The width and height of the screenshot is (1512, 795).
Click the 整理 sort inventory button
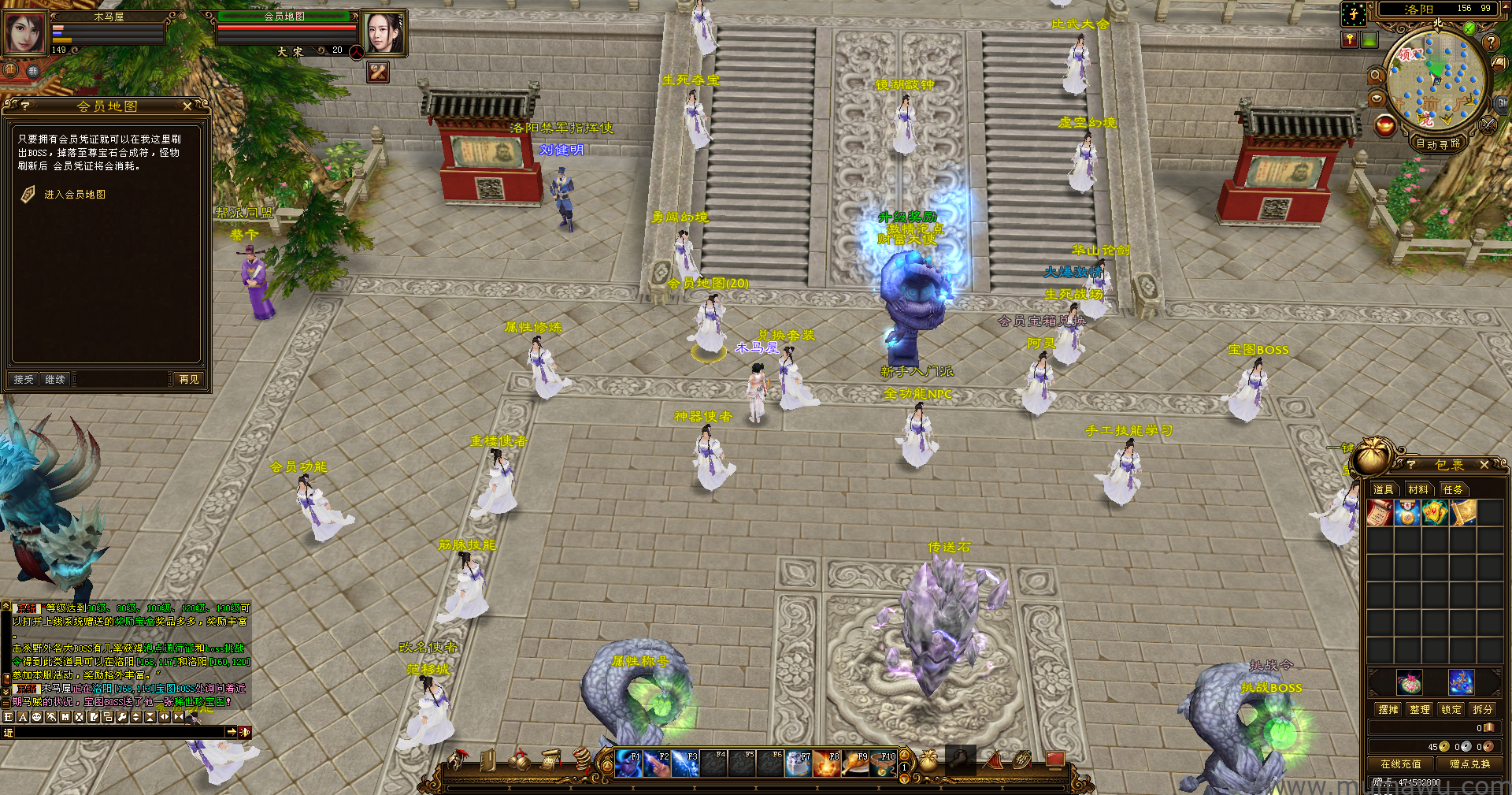click(1420, 709)
